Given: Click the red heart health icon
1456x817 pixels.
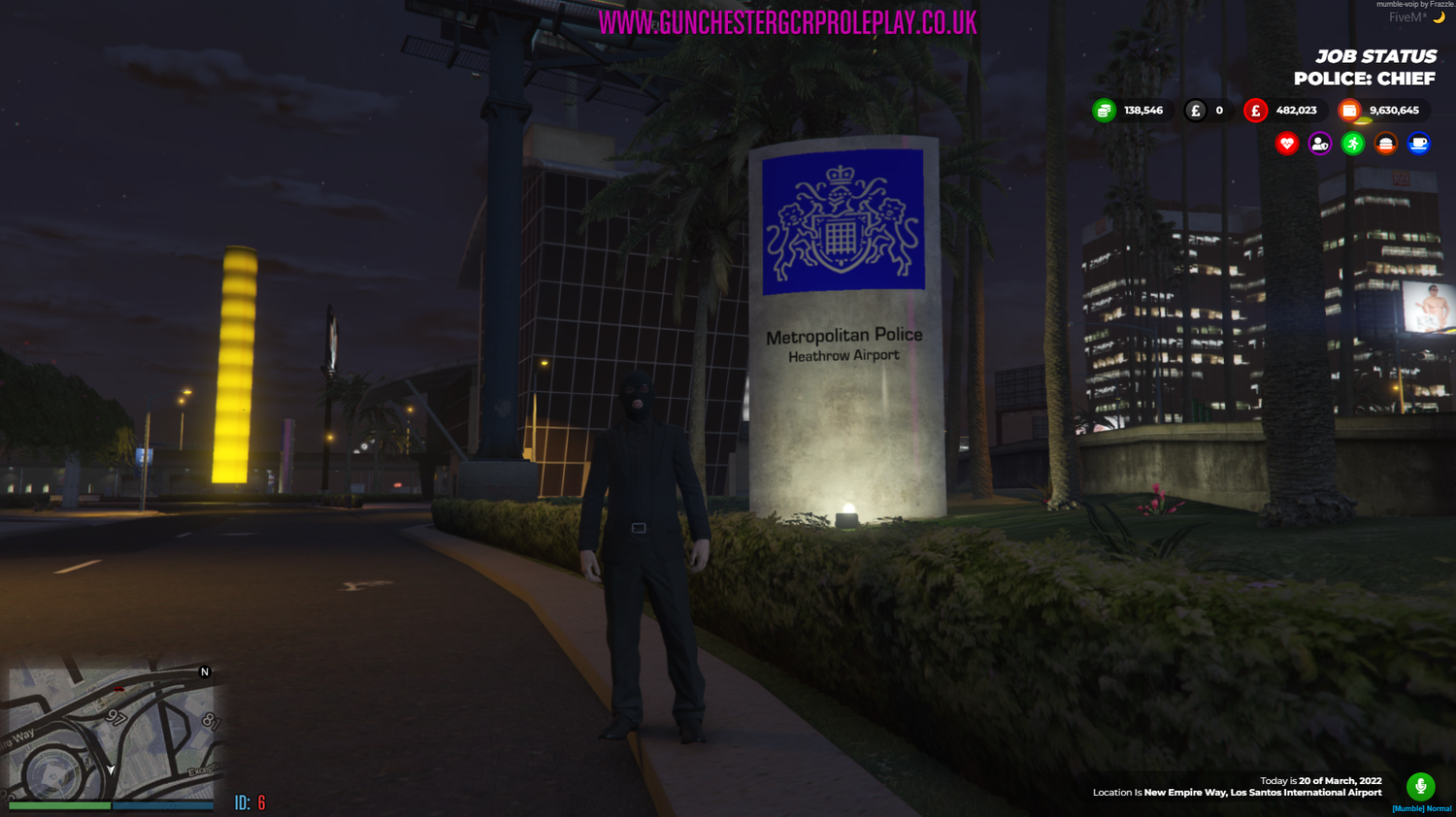Looking at the screenshot, I should tap(1286, 143).
